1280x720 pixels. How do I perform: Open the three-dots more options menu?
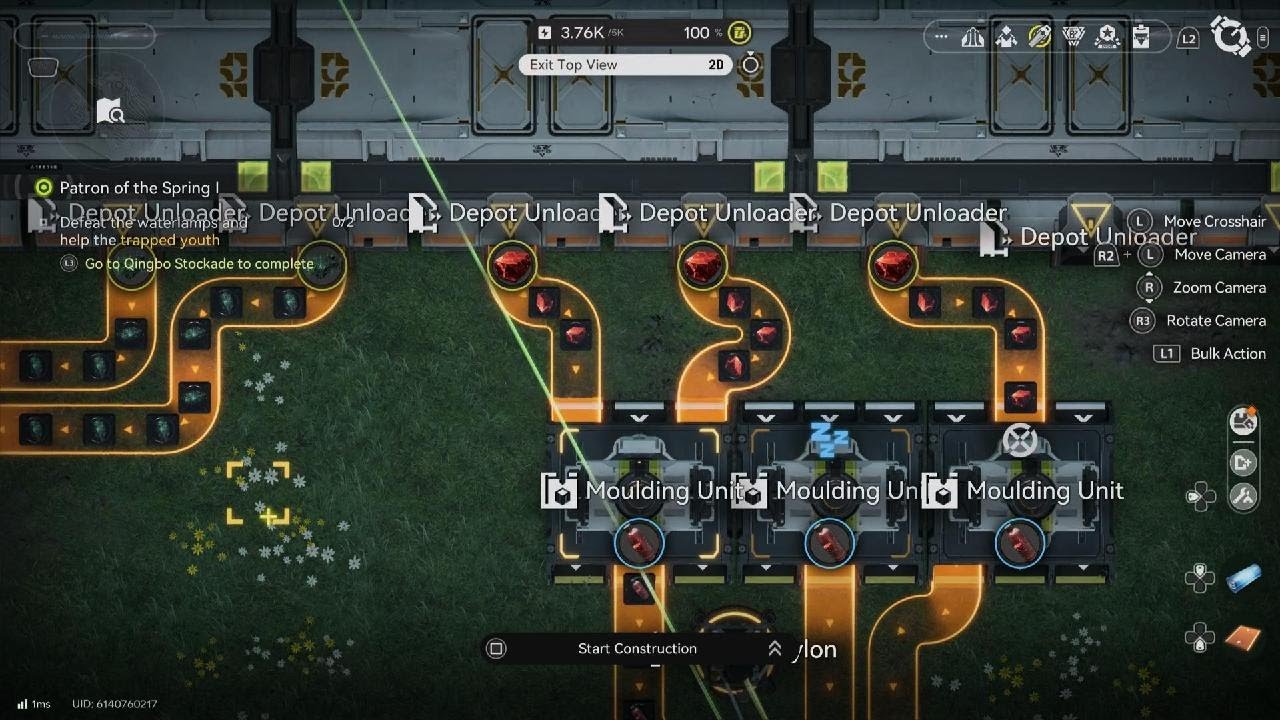[x=941, y=37]
